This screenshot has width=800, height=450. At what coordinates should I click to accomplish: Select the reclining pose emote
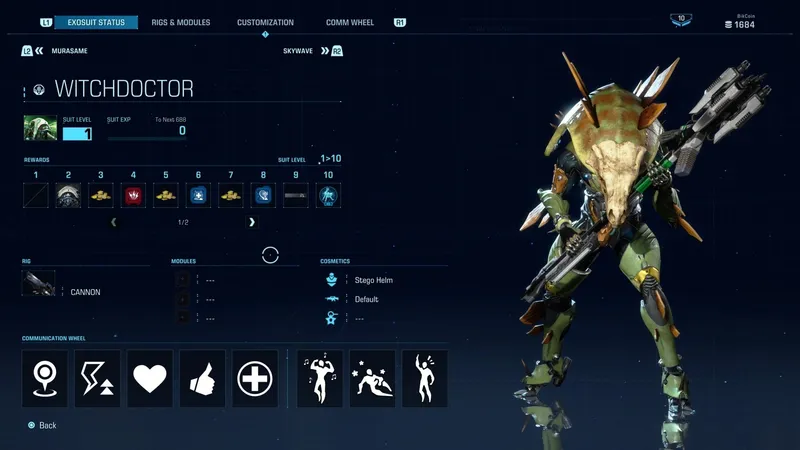coord(372,378)
